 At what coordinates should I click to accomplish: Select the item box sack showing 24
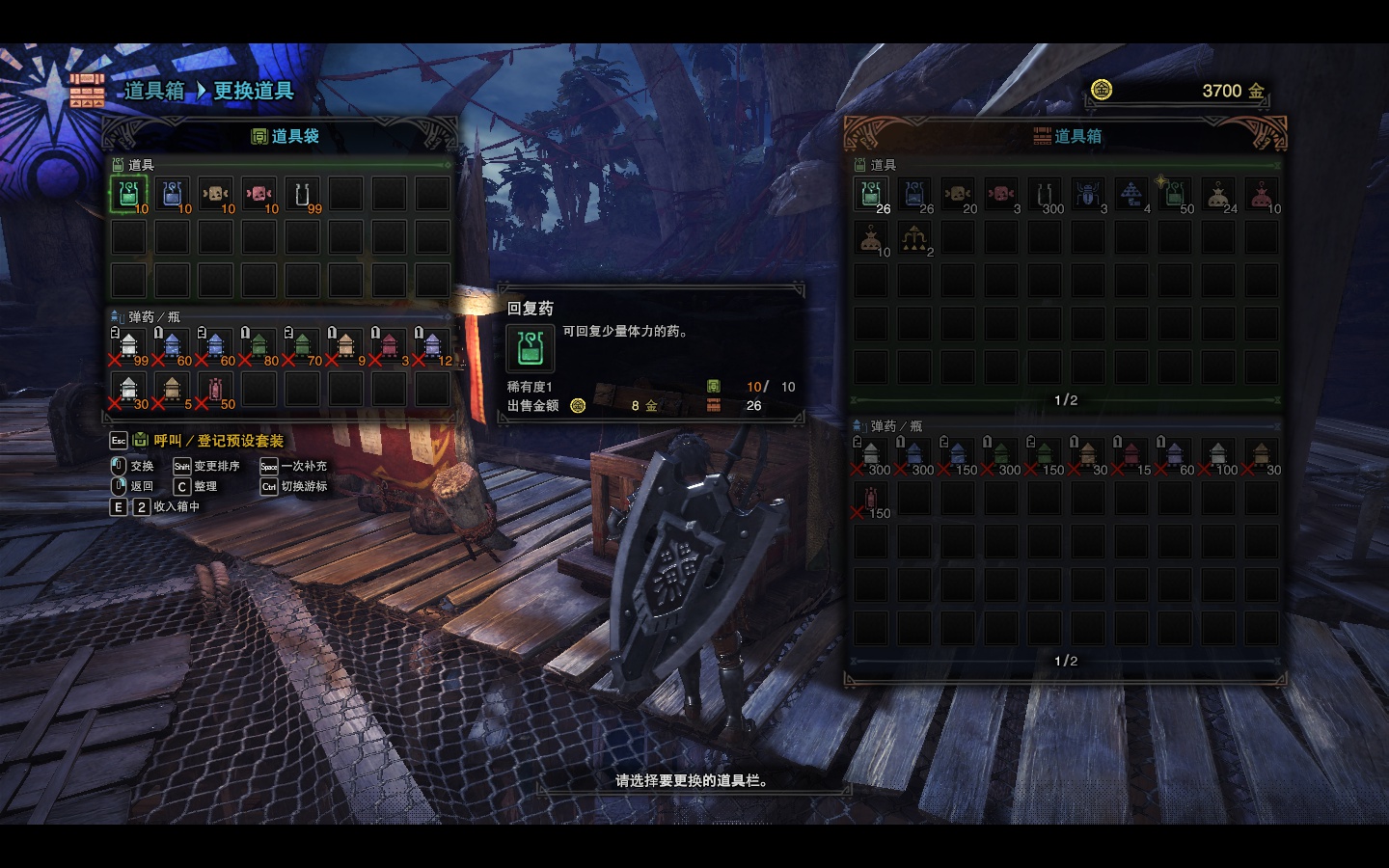(x=1217, y=195)
